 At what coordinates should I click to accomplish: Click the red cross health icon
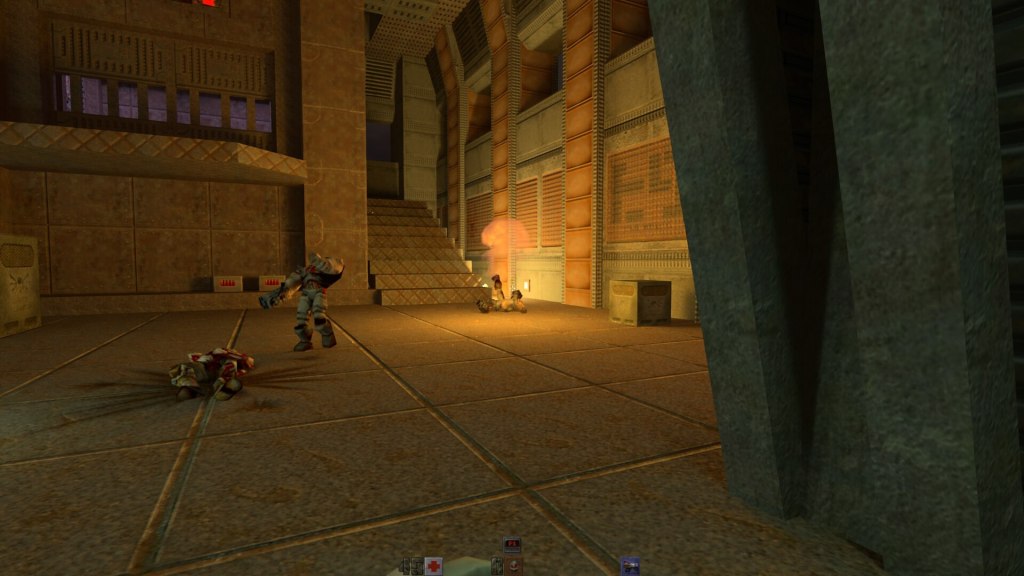tap(433, 566)
